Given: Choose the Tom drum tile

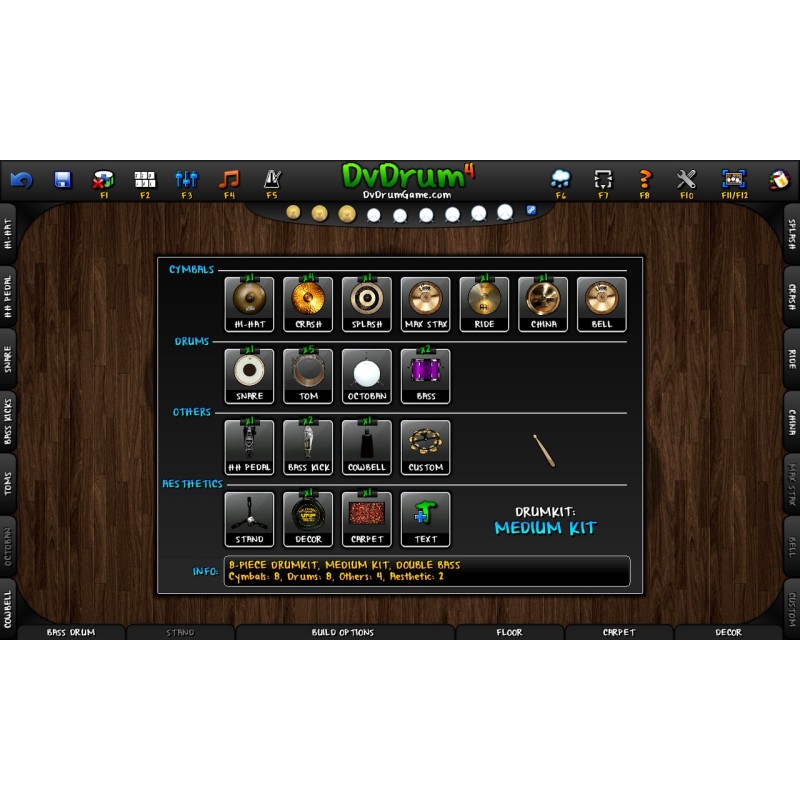Looking at the screenshot, I should coord(307,375).
